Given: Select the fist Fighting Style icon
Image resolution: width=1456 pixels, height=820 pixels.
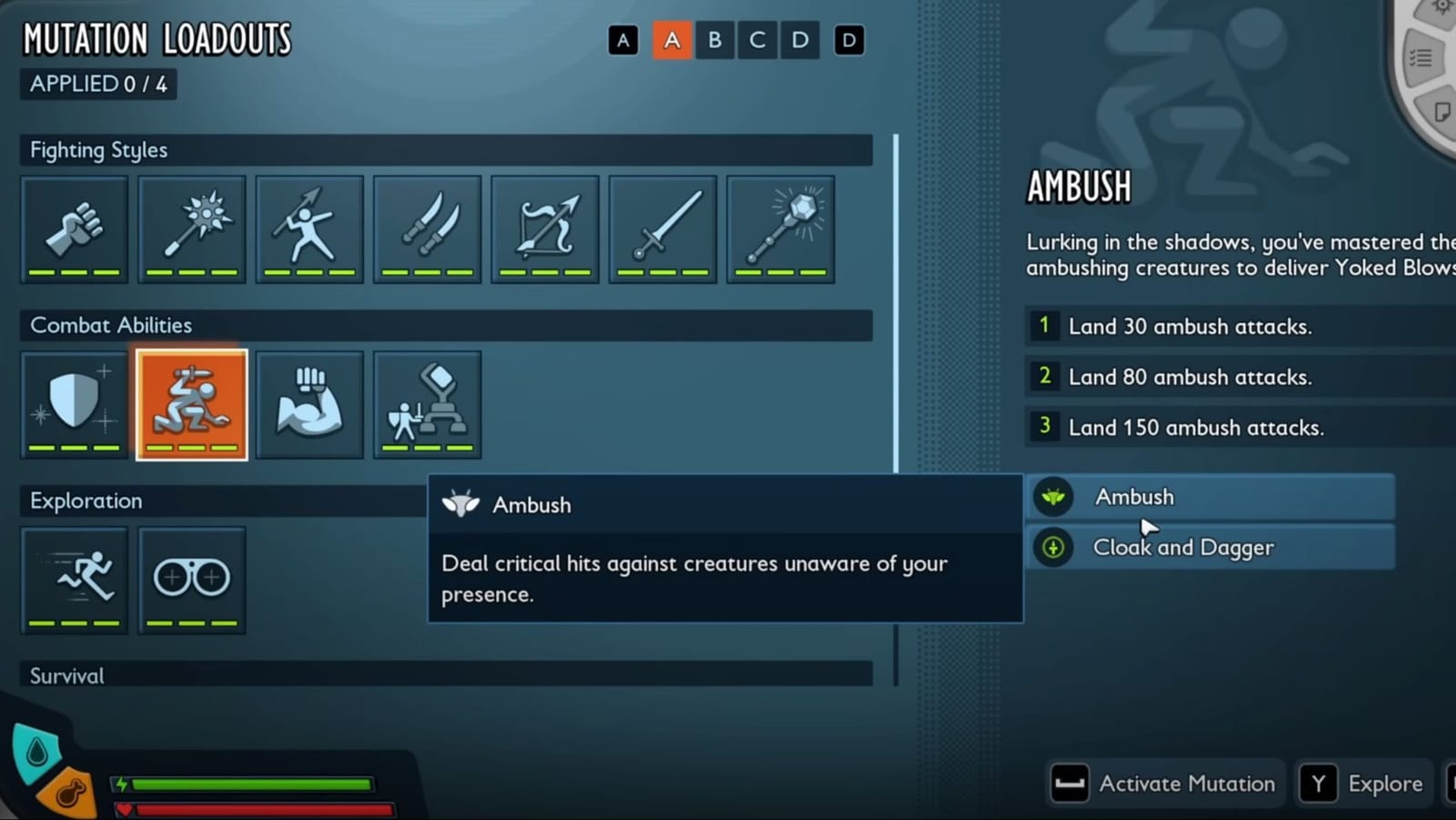Looking at the screenshot, I should [x=74, y=228].
